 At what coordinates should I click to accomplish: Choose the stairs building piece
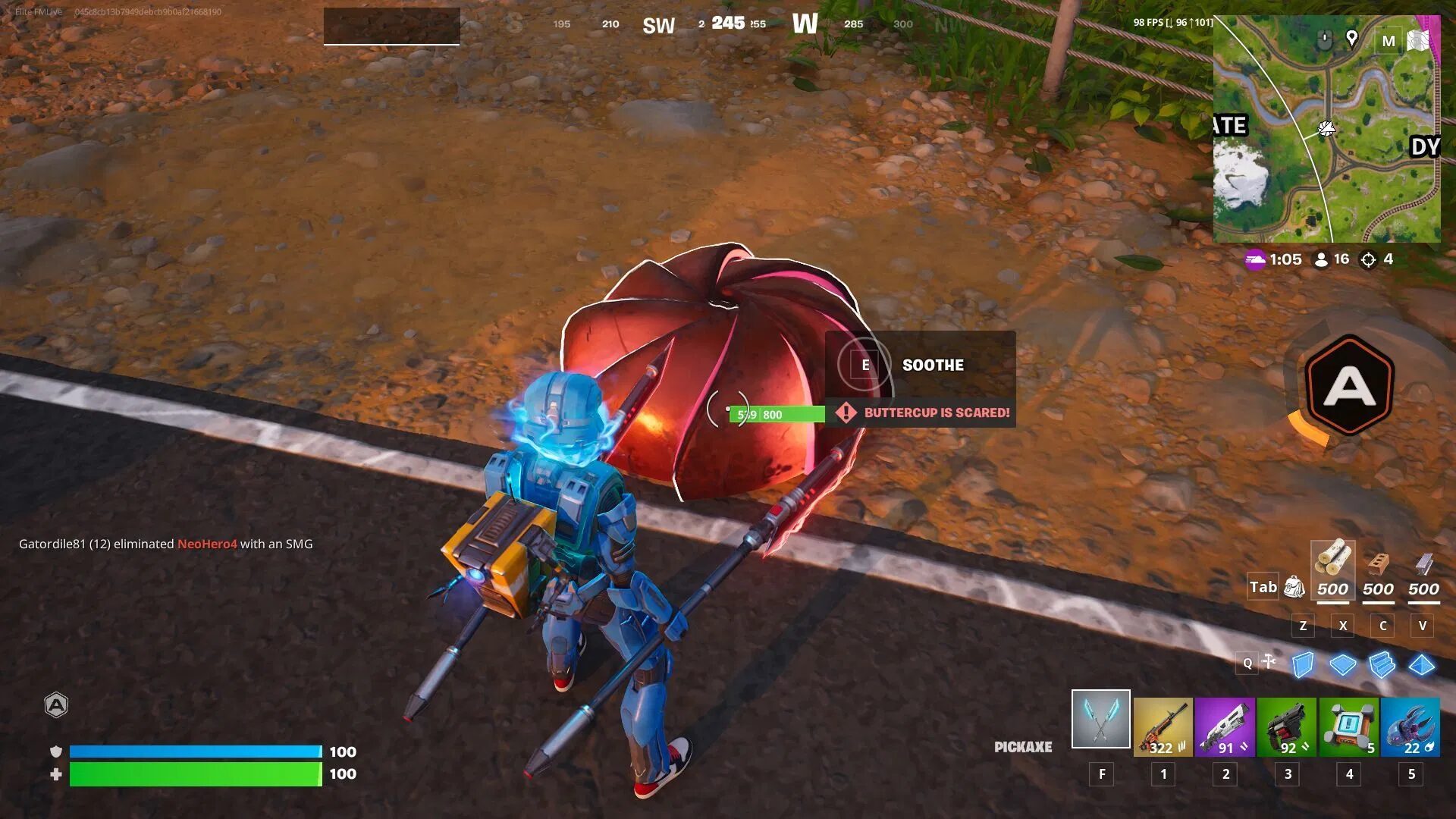(1382, 664)
